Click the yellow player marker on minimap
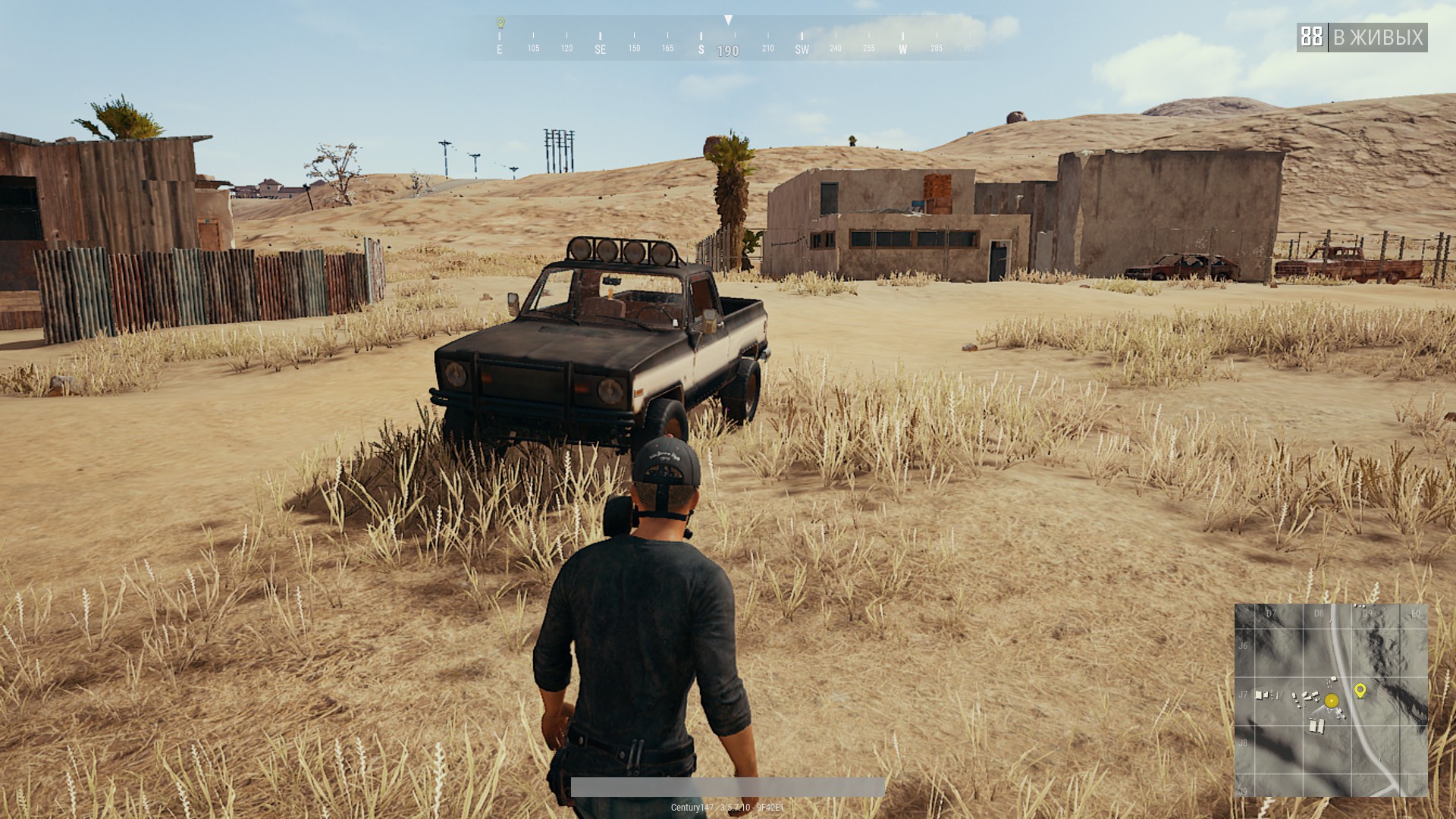This screenshot has width=1456, height=819. pyautogui.click(x=1332, y=701)
